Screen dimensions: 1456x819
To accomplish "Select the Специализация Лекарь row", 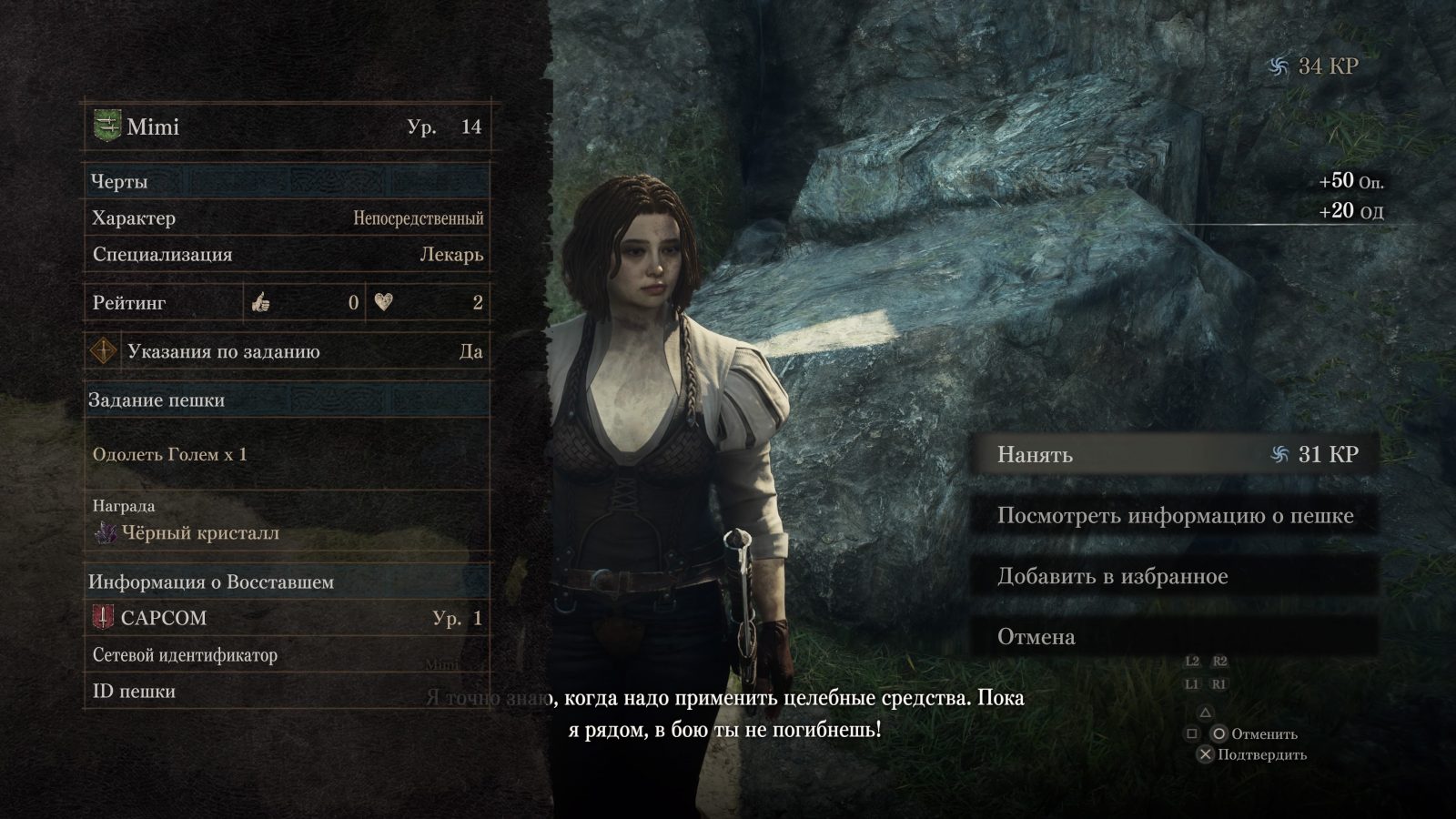I will coord(287,255).
